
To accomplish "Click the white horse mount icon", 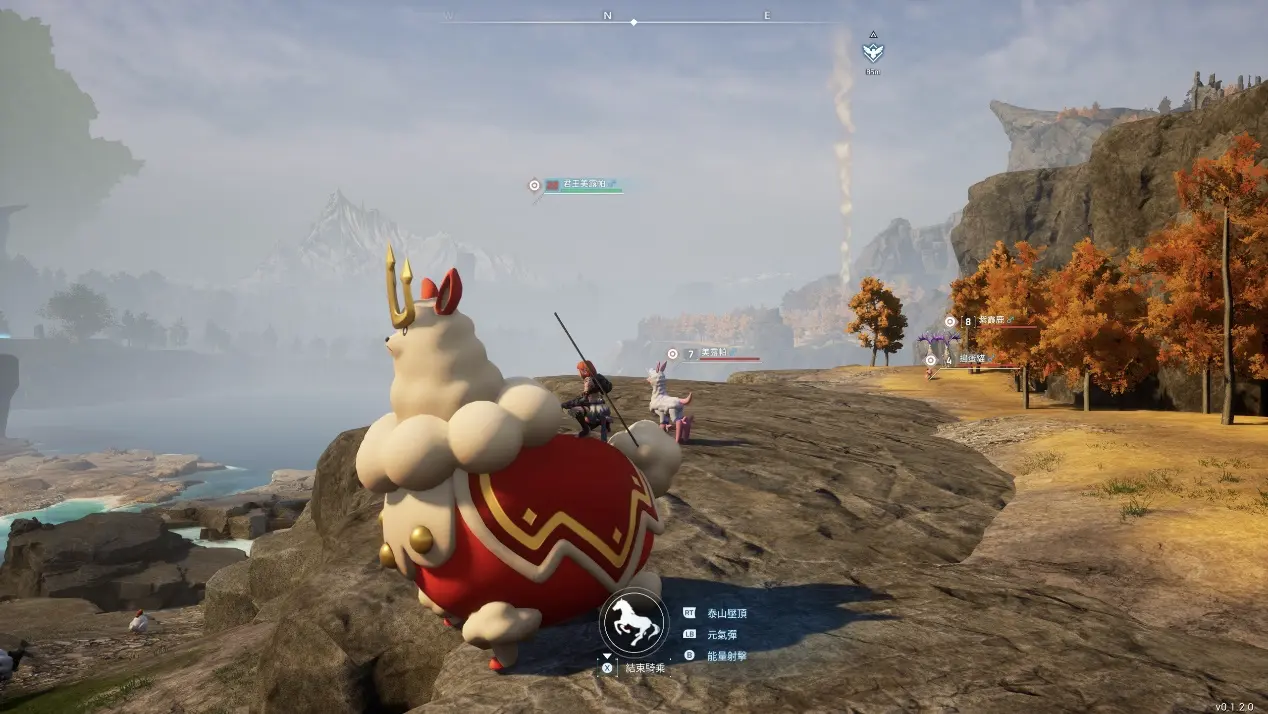I will [x=633, y=624].
